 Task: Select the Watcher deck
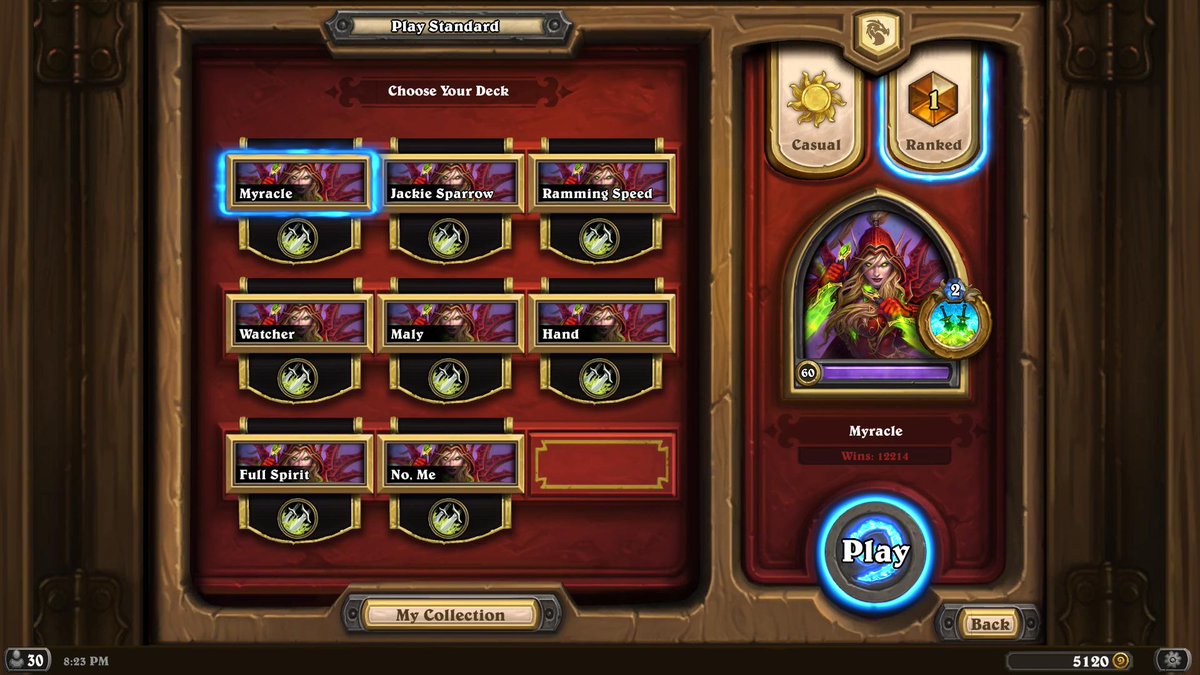click(x=299, y=323)
